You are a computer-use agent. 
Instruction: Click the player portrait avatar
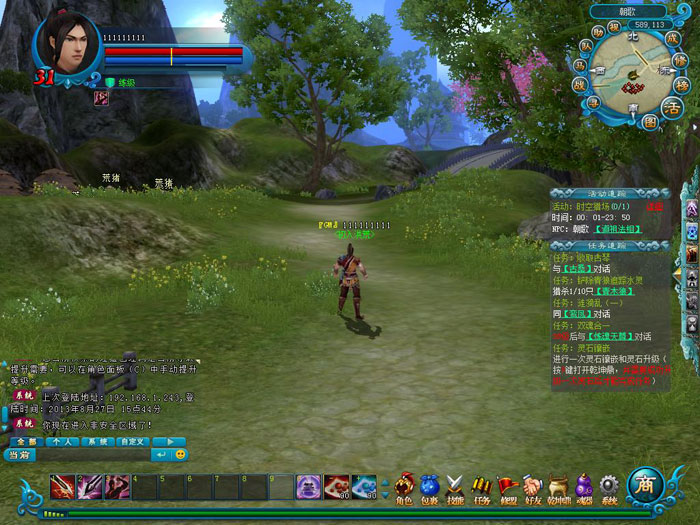click(x=67, y=42)
